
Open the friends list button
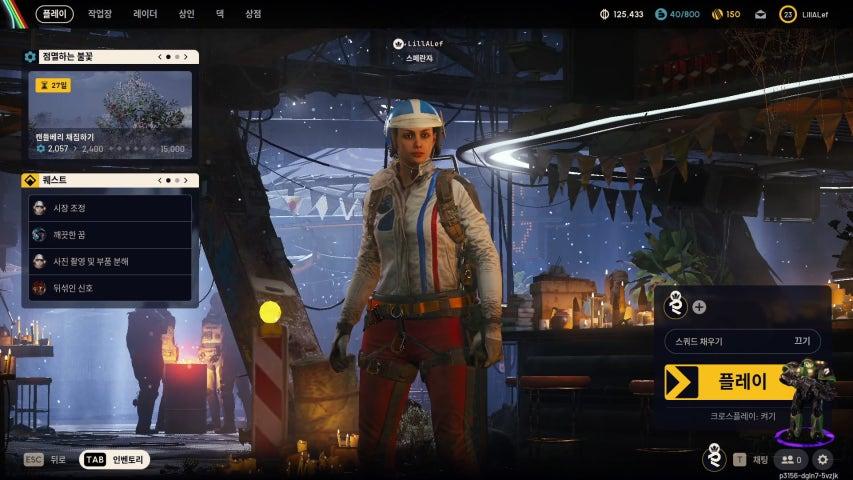coord(791,459)
